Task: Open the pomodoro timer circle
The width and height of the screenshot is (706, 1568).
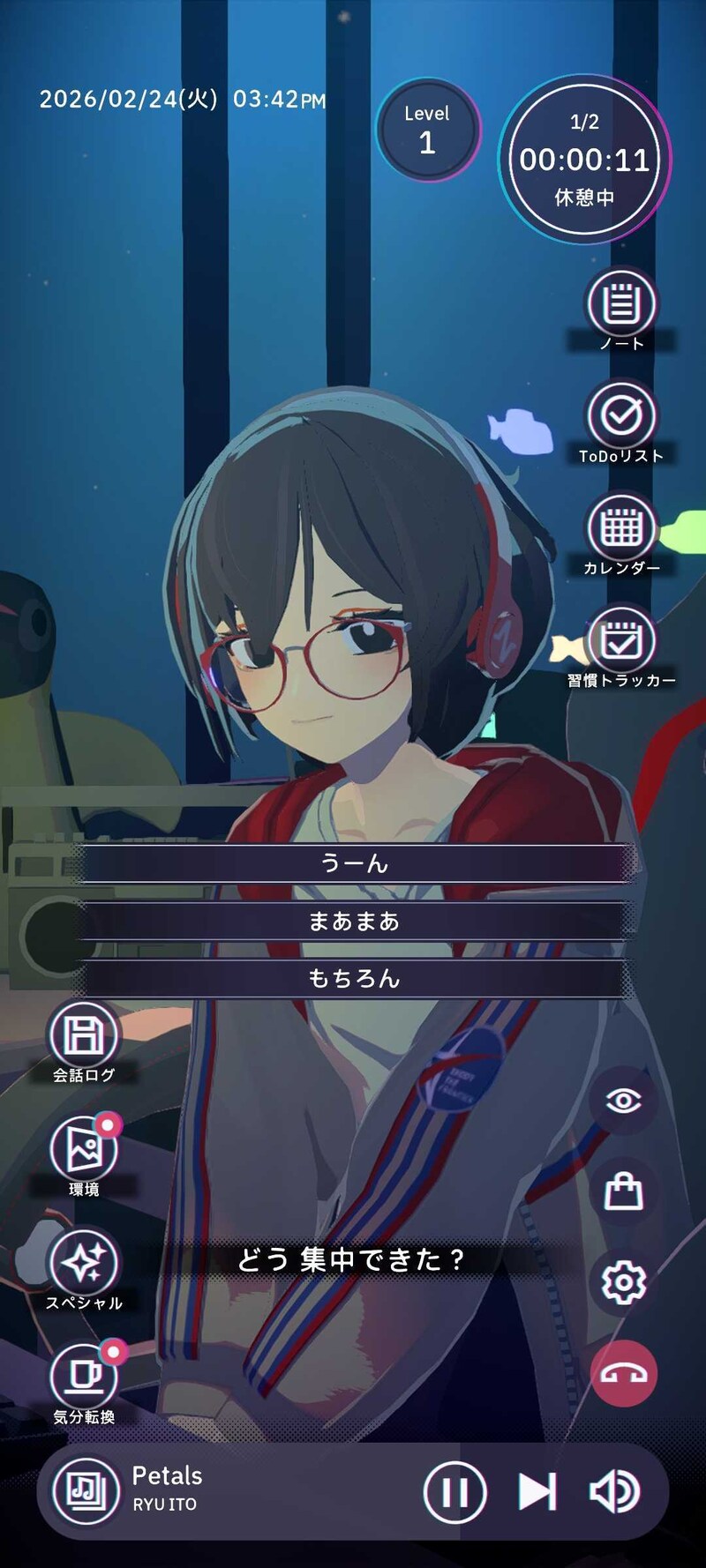Action: pos(584,160)
